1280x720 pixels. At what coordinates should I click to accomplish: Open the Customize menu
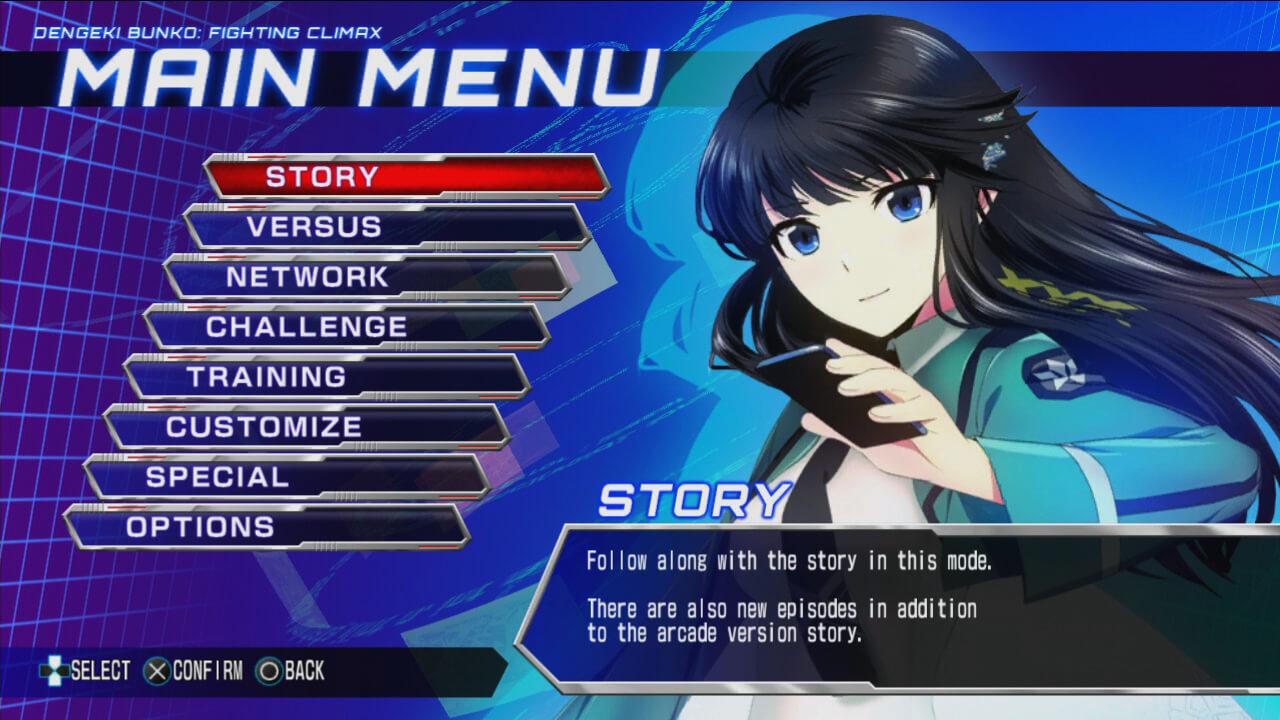click(306, 427)
